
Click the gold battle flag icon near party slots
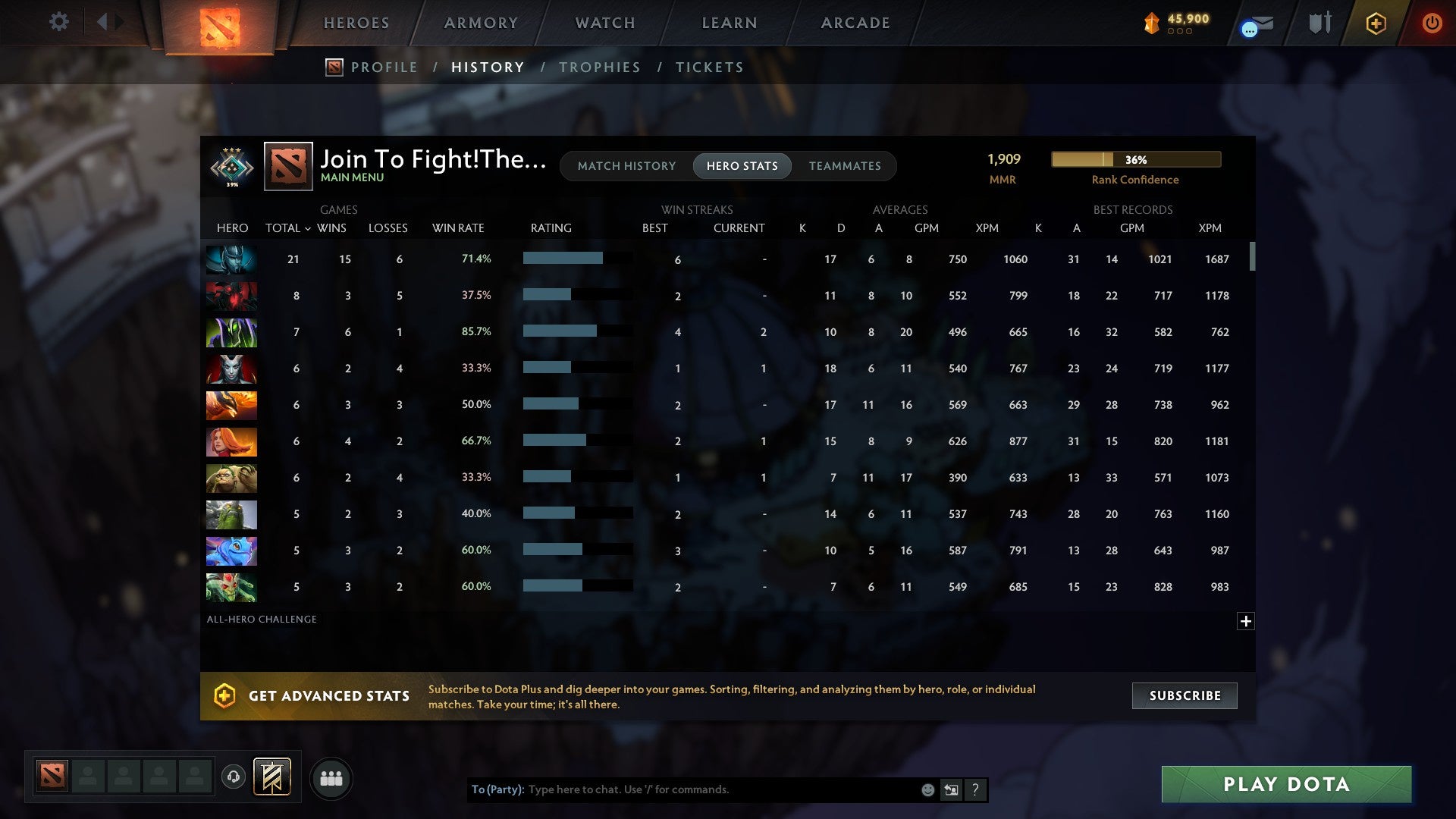[x=273, y=778]
